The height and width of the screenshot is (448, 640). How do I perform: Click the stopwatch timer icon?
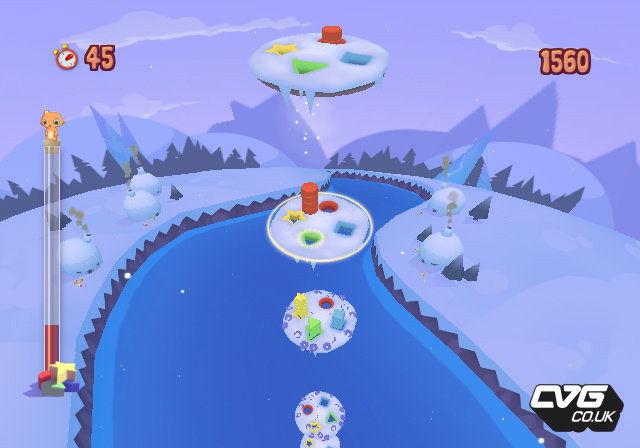tap(66, 58)
